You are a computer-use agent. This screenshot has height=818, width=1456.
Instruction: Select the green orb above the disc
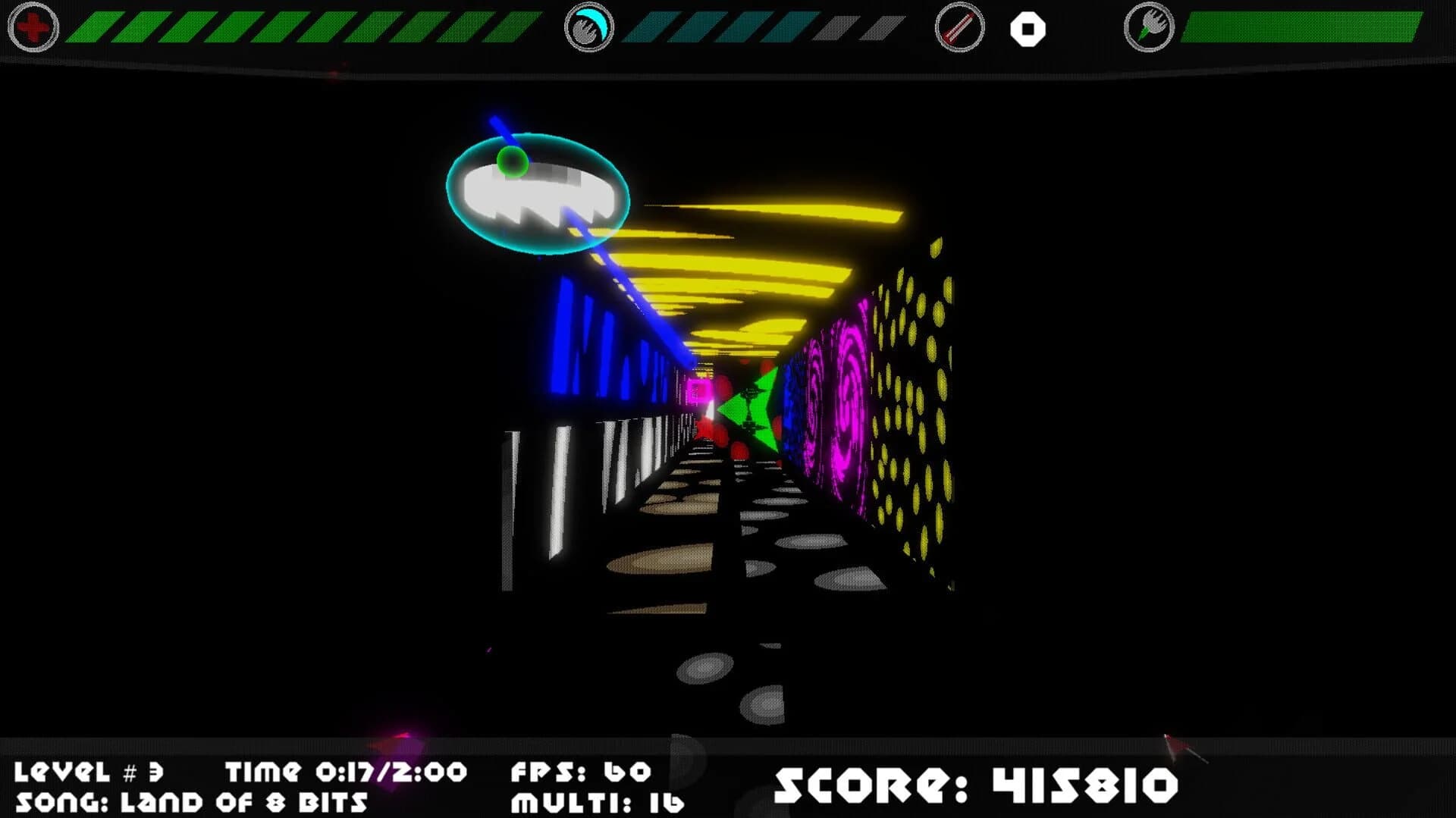tap(511, 161)
